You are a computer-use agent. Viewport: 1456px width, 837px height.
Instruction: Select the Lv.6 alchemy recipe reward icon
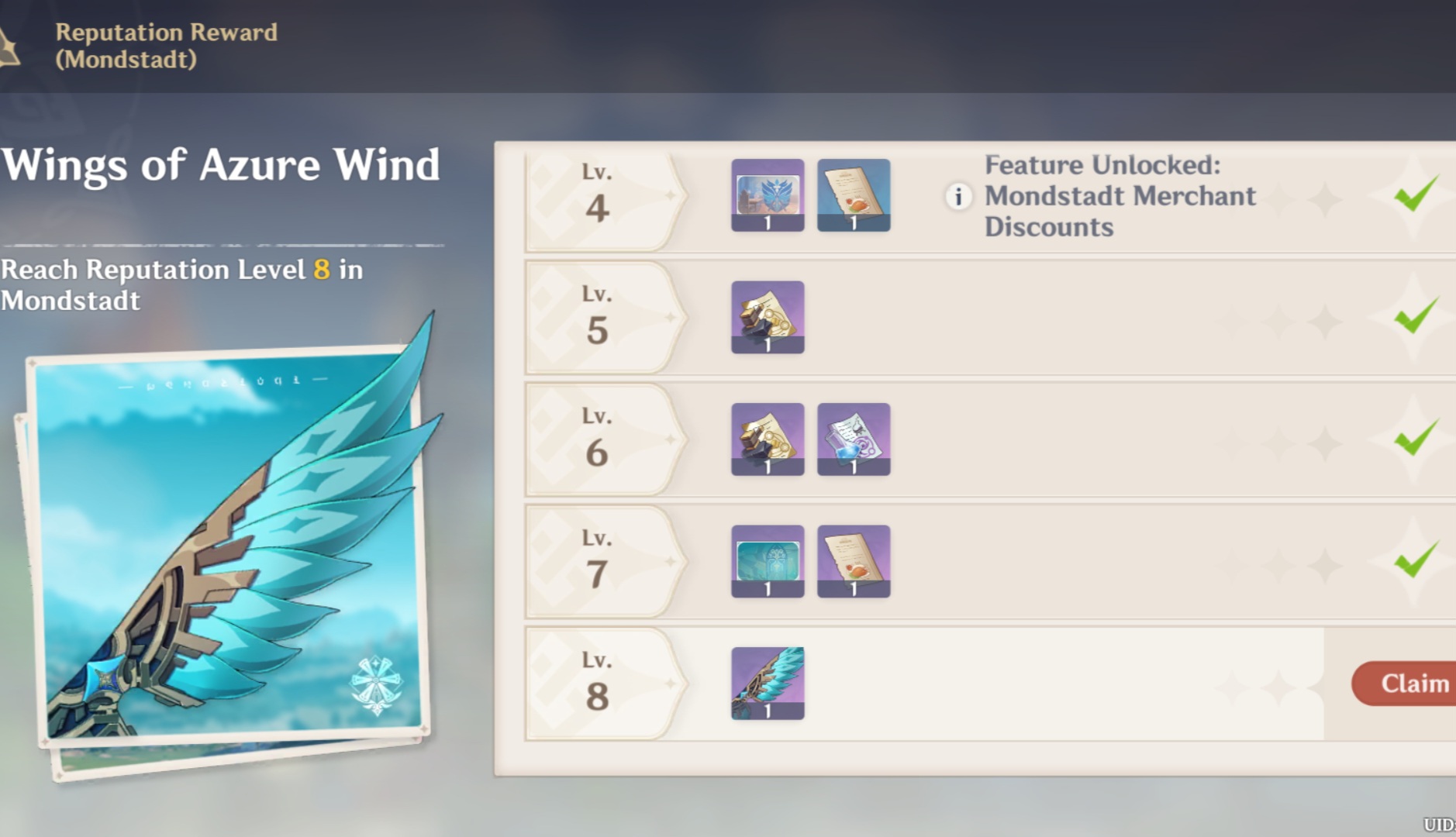pyautogui.click(x=853, y=439)
